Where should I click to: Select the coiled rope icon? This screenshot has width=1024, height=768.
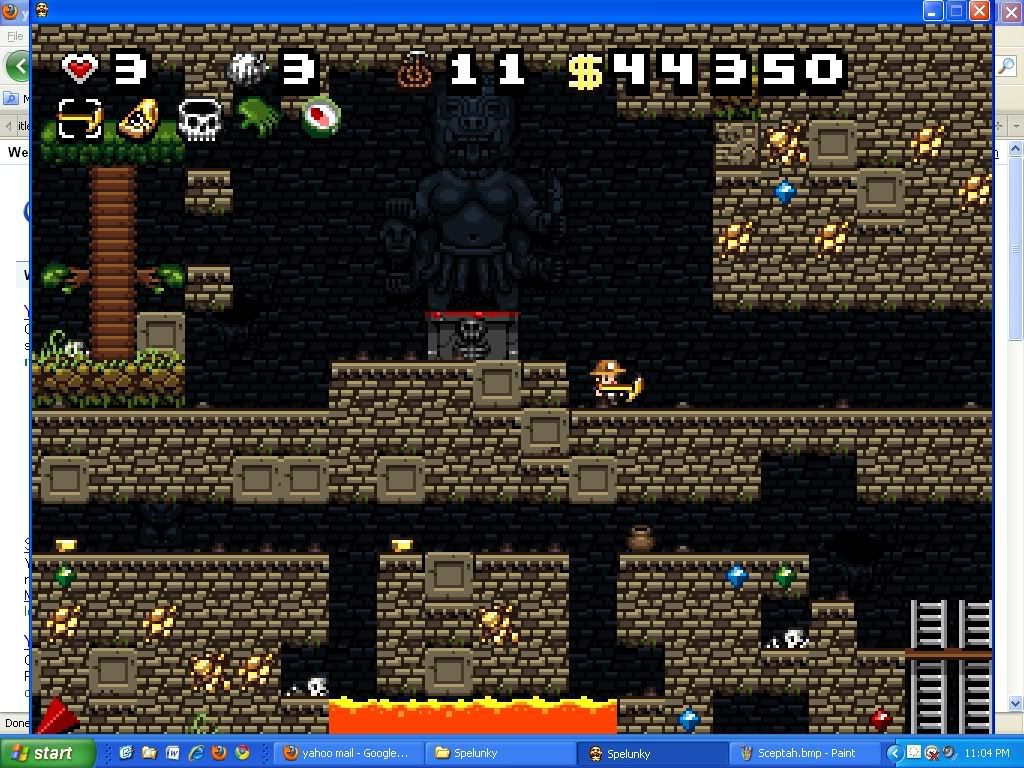click(413, 70)
